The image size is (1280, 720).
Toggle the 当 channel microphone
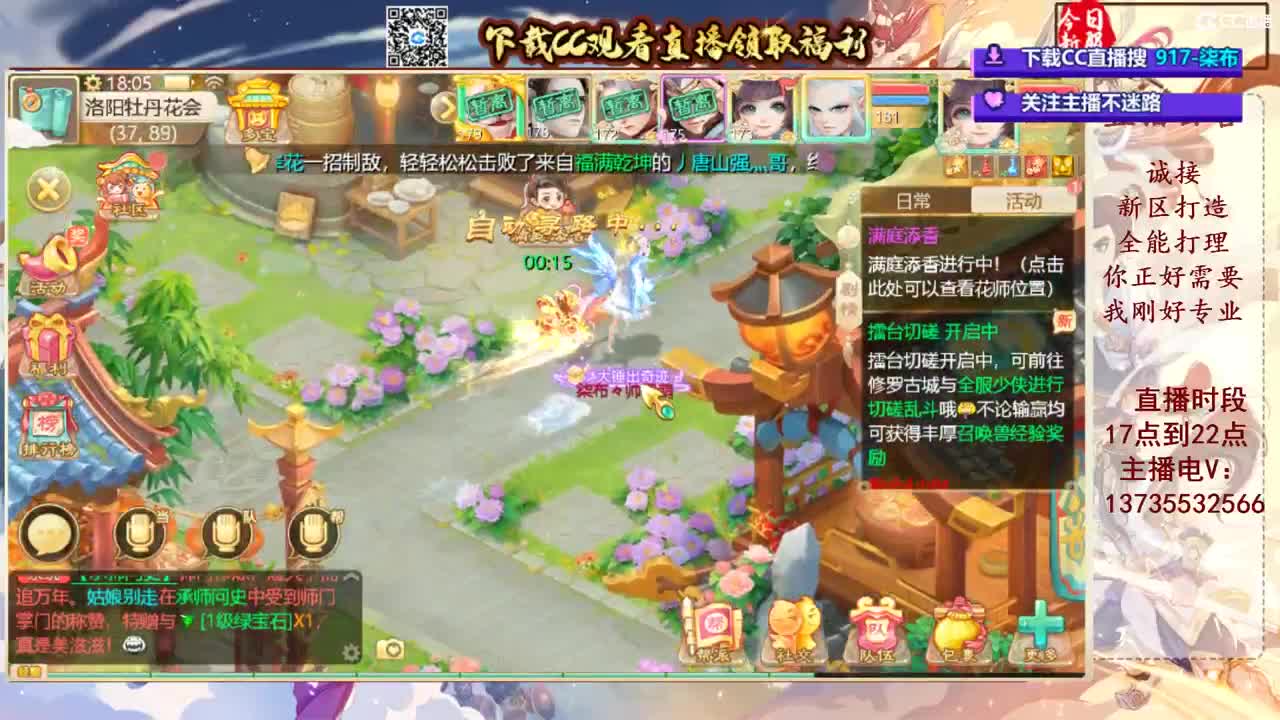[x=138, y=531]
